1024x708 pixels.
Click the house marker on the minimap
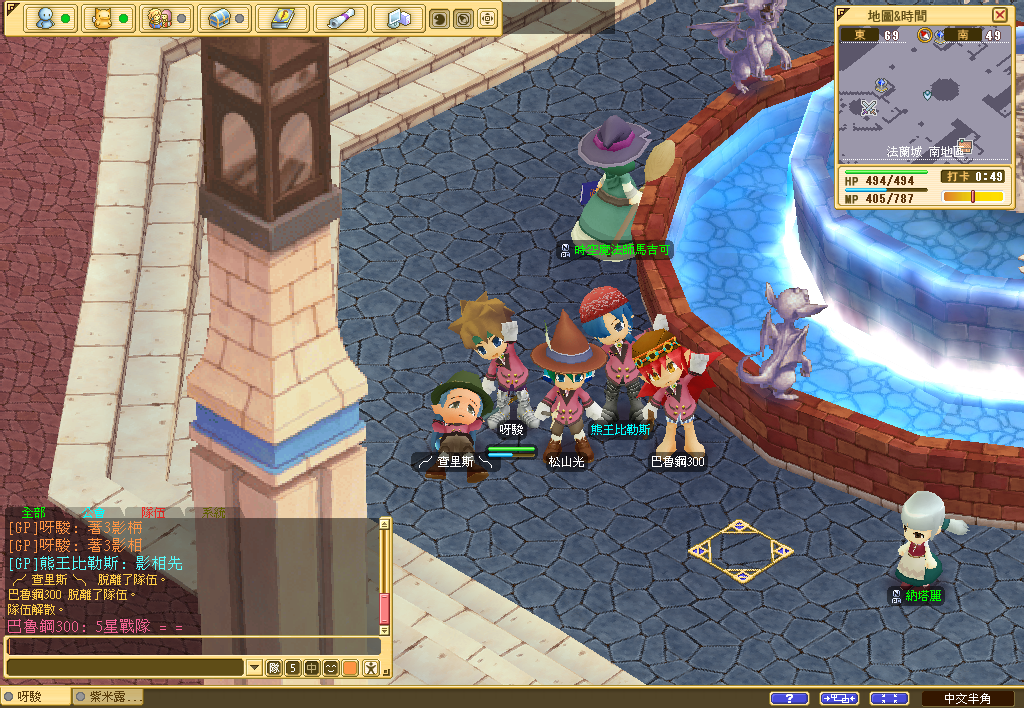pos(964,147)
